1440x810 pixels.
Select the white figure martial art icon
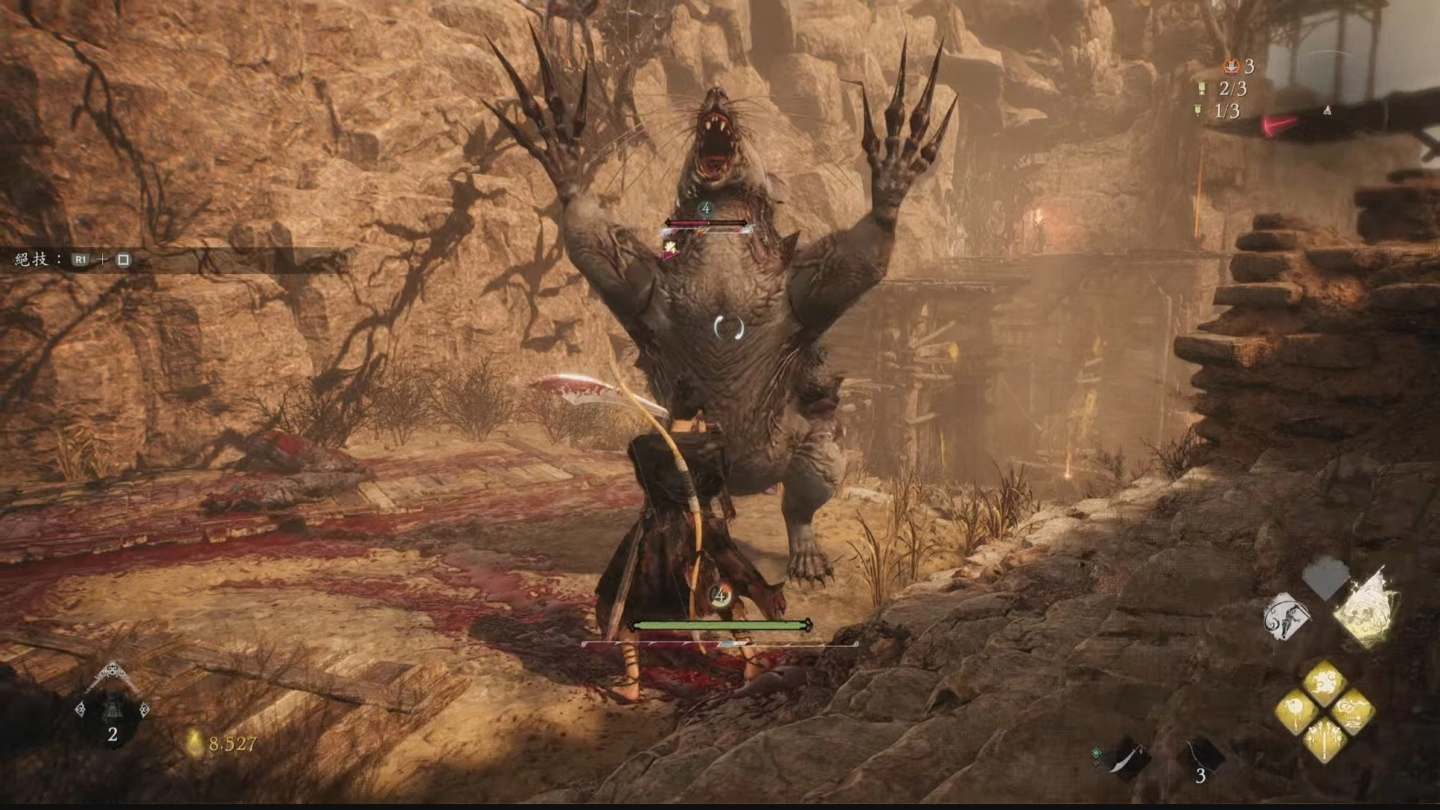tap(1288, 616)
